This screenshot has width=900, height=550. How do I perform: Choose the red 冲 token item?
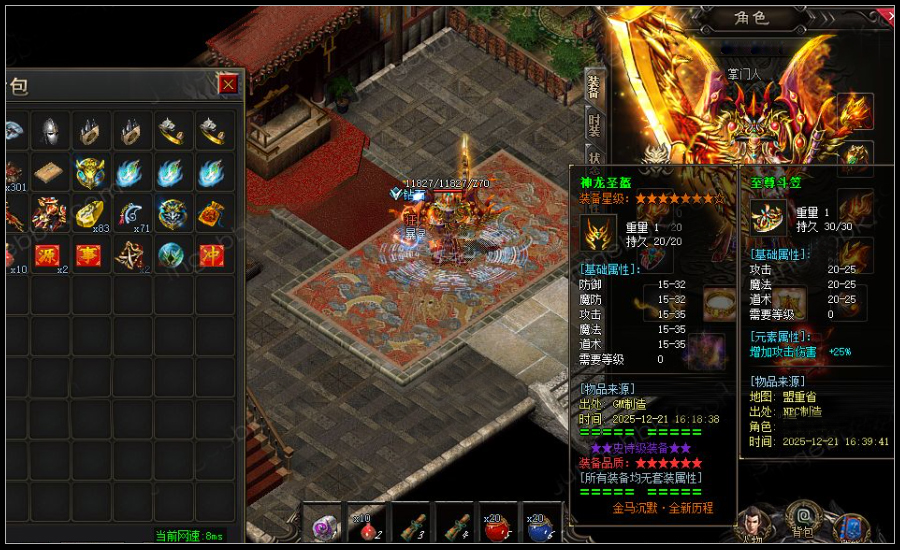[211, 256]
